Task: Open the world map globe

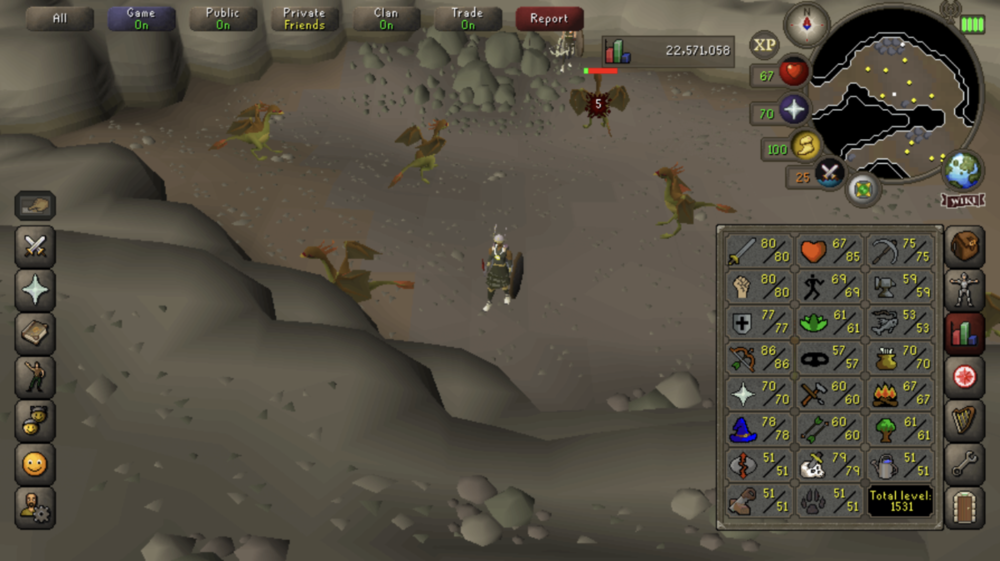Action: pyautogui.click(x=963, y=168)
